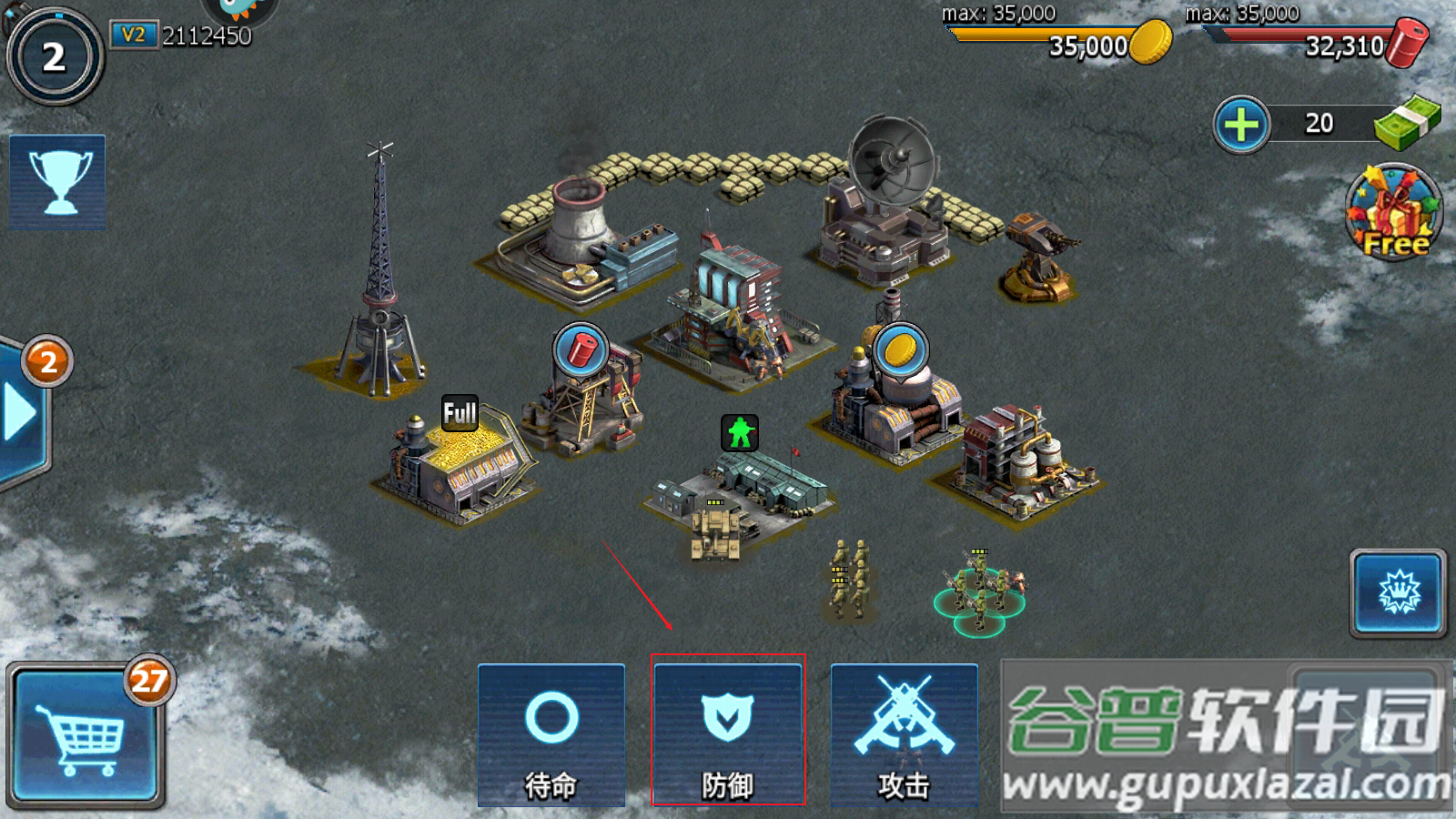Open the crown badge button
Viewport: 1456px width, 819px height.
click(1398, 593)
